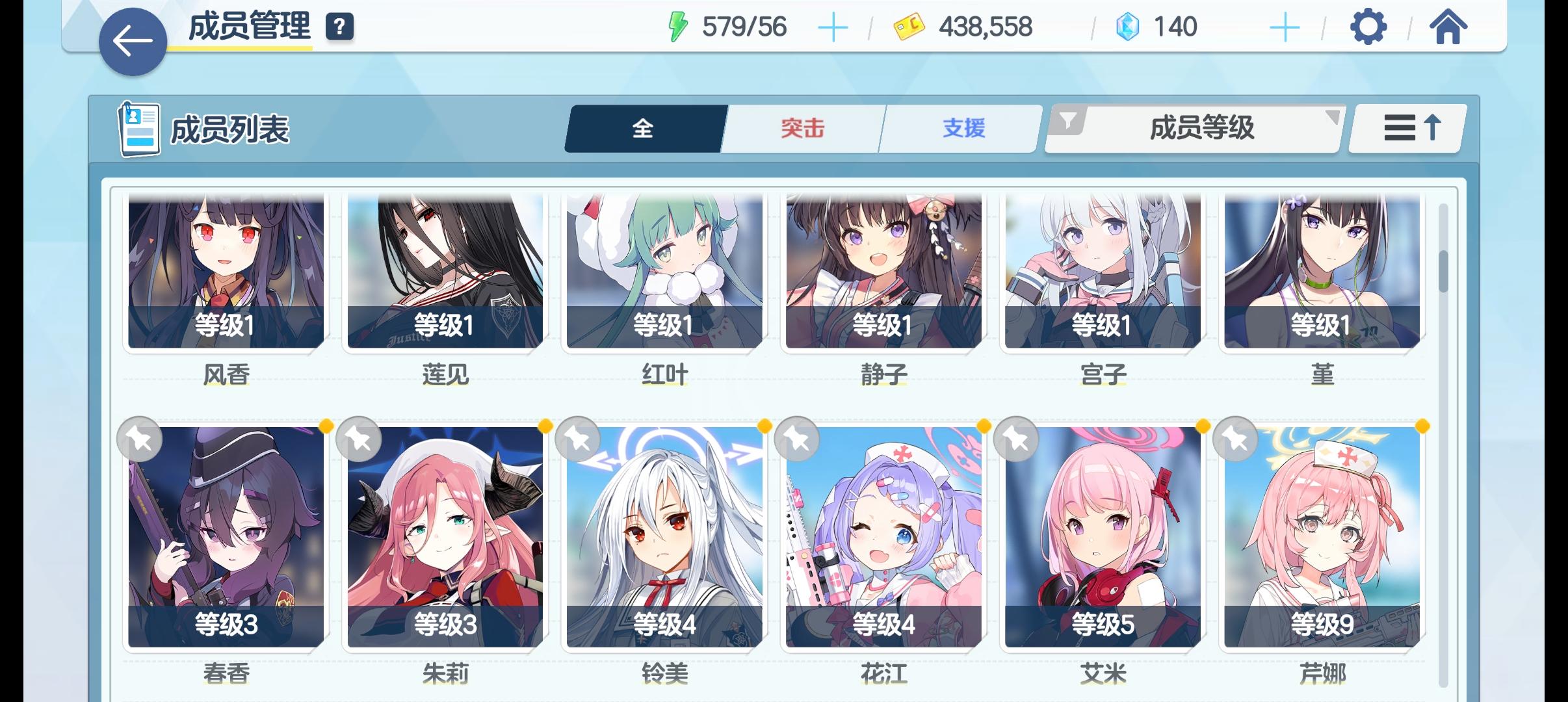Toggle the pin marker on 铃美's card

pyautogui.click(x=578, y=439)
